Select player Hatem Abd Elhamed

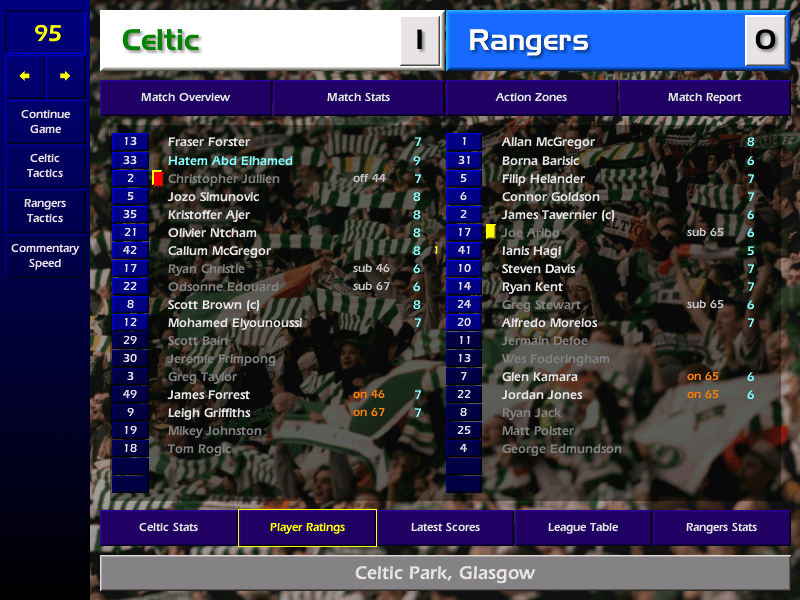click(230, 160)
